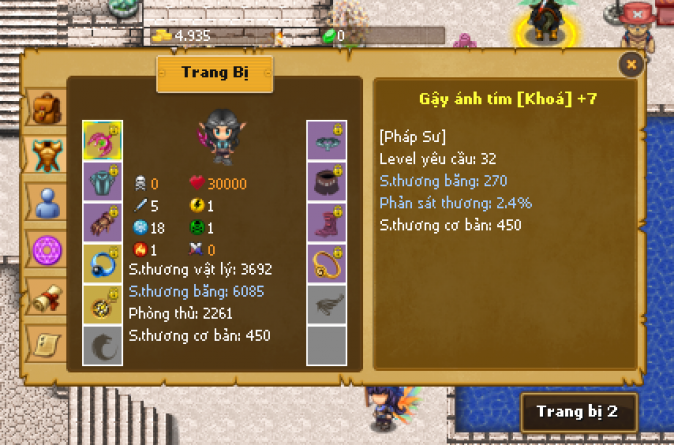The width and height of the screenshot is (674, 445).
Task: Open the backpack inventory tab
Action: point(45,107)
